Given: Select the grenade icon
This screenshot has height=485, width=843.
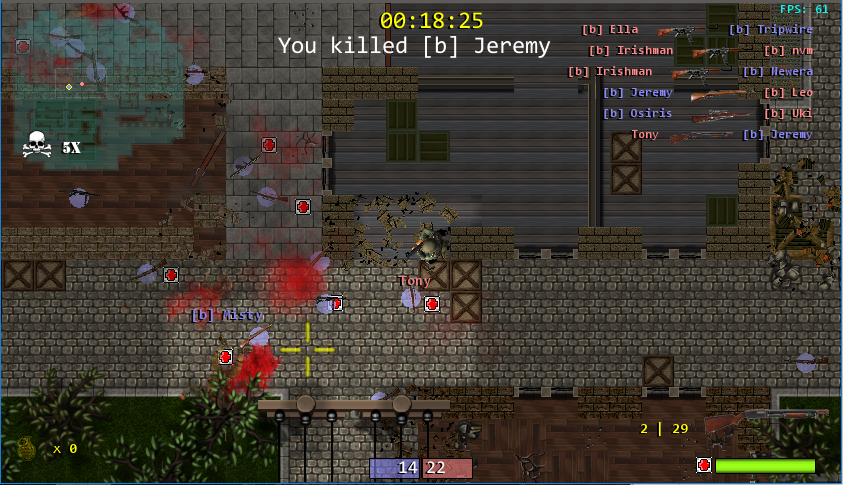Looking at the screenshot, I should (27, 447).
